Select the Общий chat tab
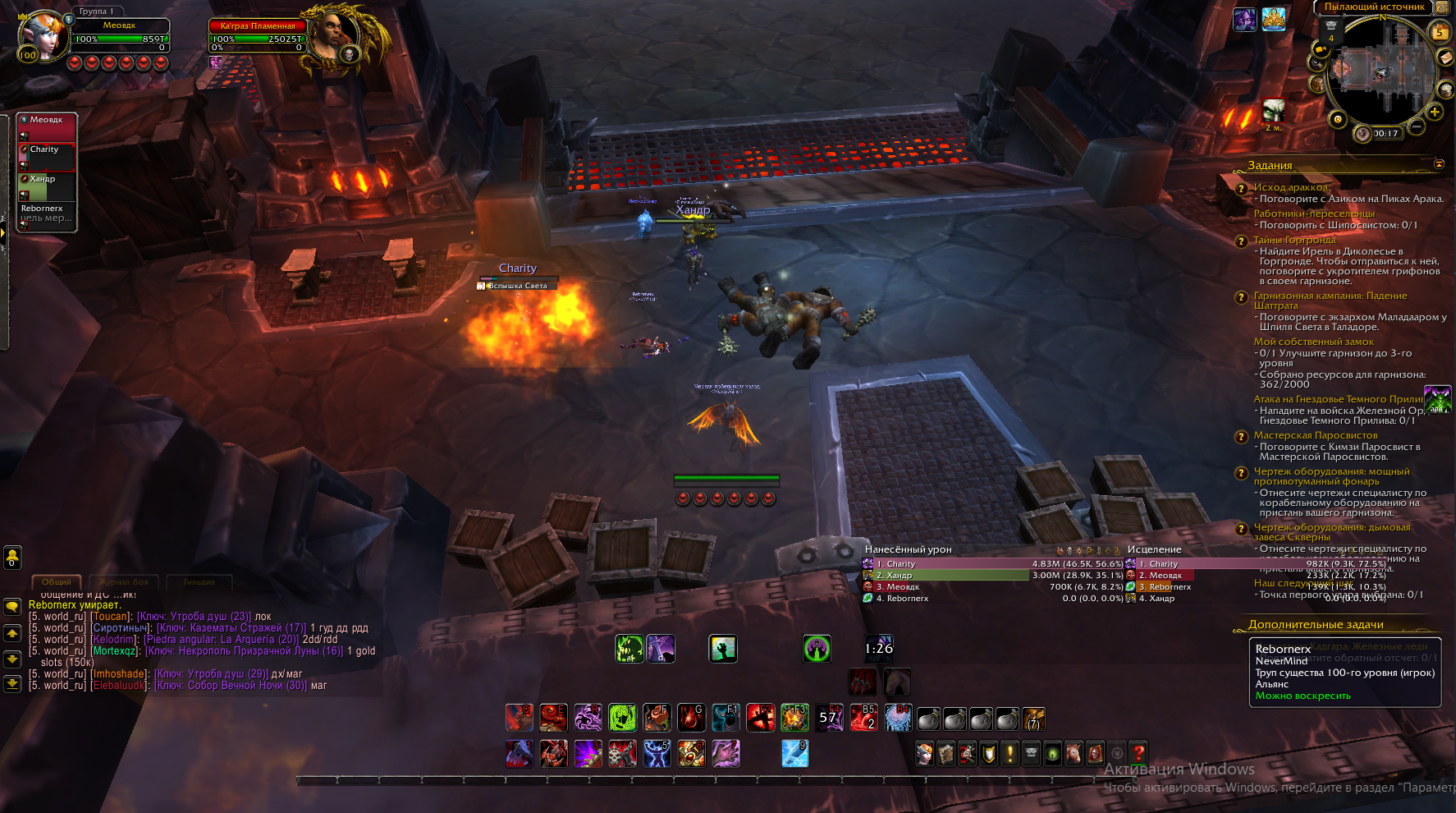 pyautogui.click(x=57, y=582)
